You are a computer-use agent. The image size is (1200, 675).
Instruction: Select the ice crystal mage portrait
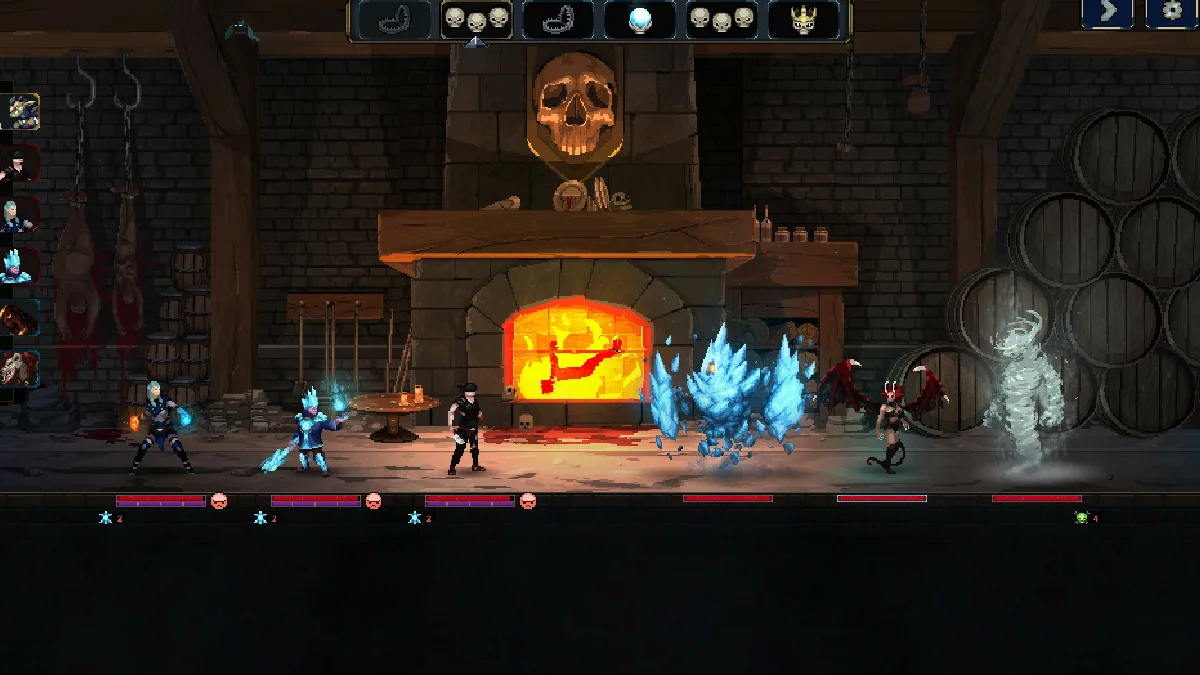pyautogui.click(x=20, y=266)
